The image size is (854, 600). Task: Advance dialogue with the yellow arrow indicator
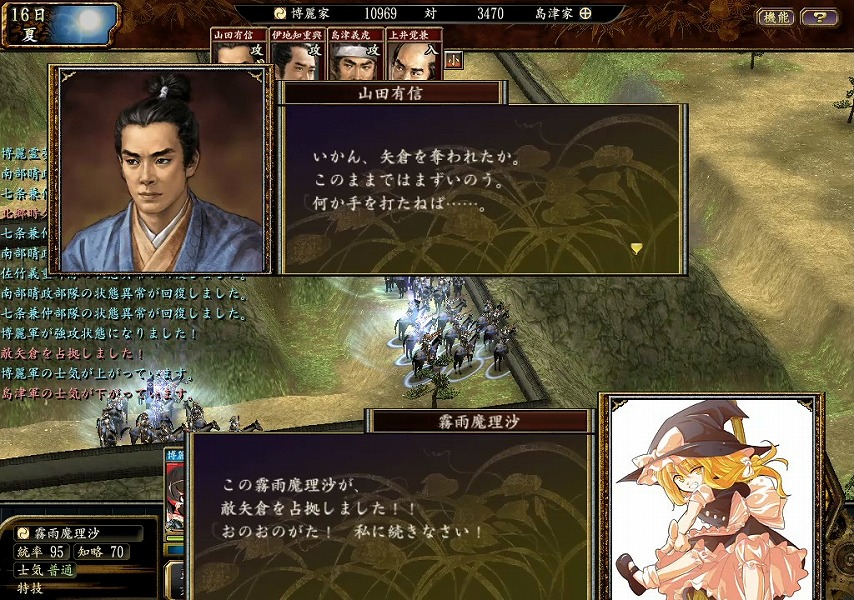[x=636, y=248]
